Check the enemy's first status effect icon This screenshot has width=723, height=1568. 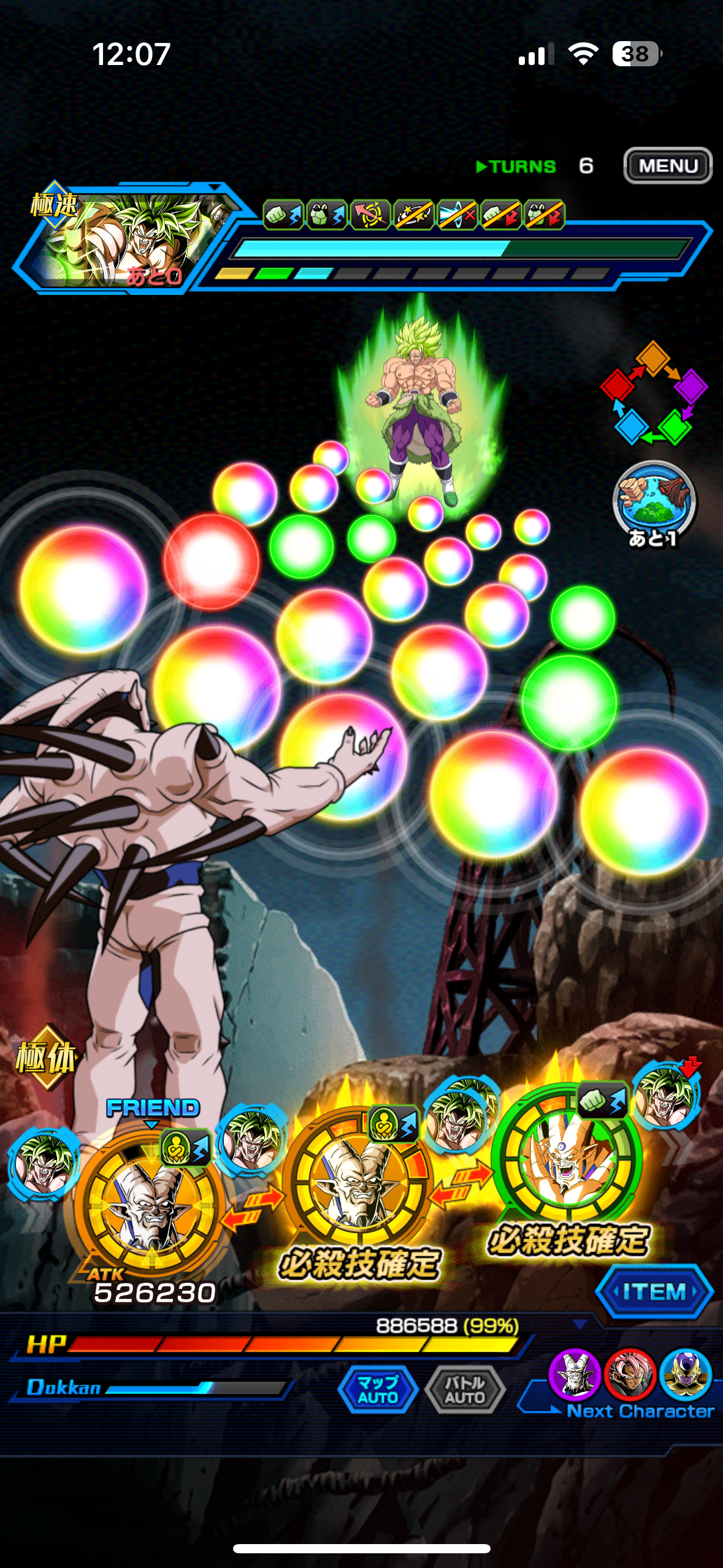click(283, 215)
